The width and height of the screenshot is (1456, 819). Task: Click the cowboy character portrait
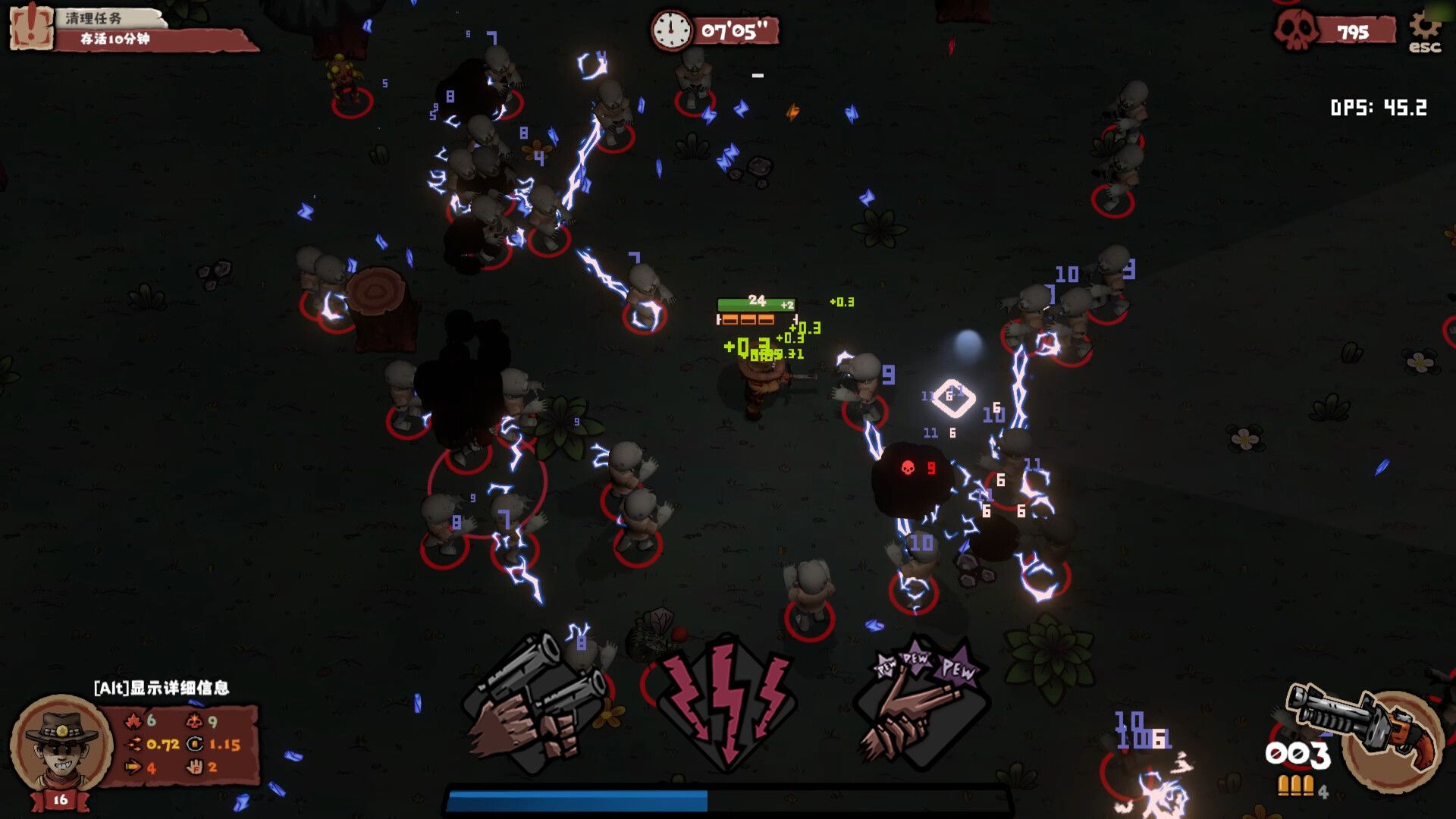61,745
